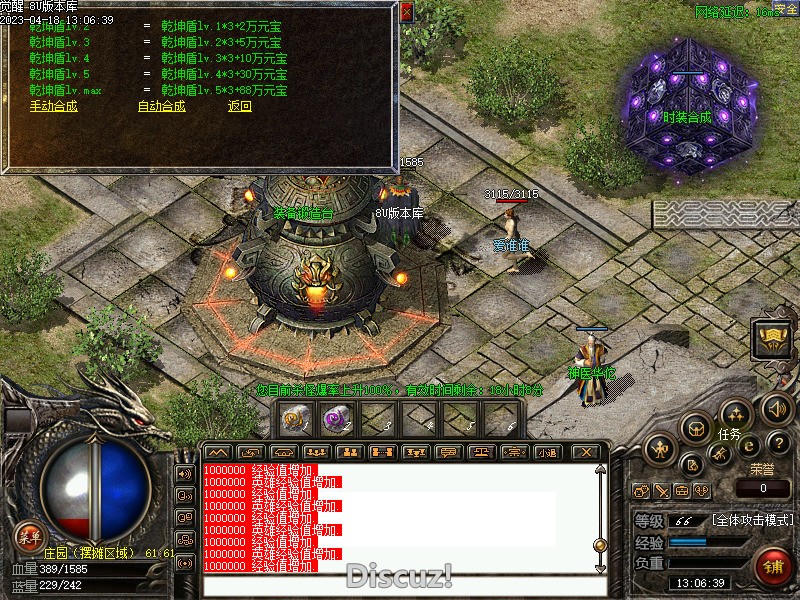The width and height of the screenshot is (800, 600).
Task: Toggle the sound speaker icon
Action: click(x=777, y=408)
